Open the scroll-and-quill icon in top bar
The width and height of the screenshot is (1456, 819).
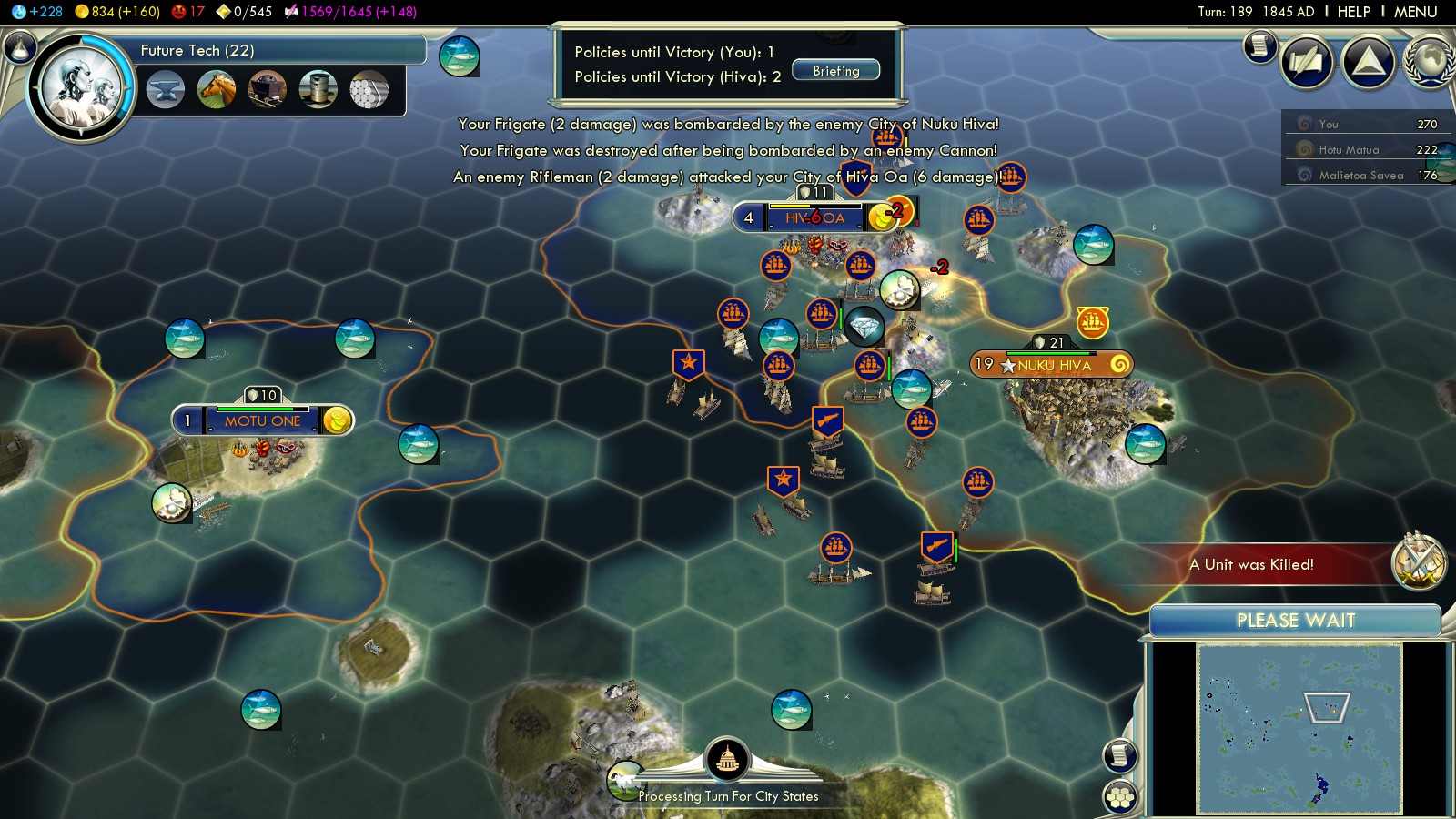point(1307,62)
